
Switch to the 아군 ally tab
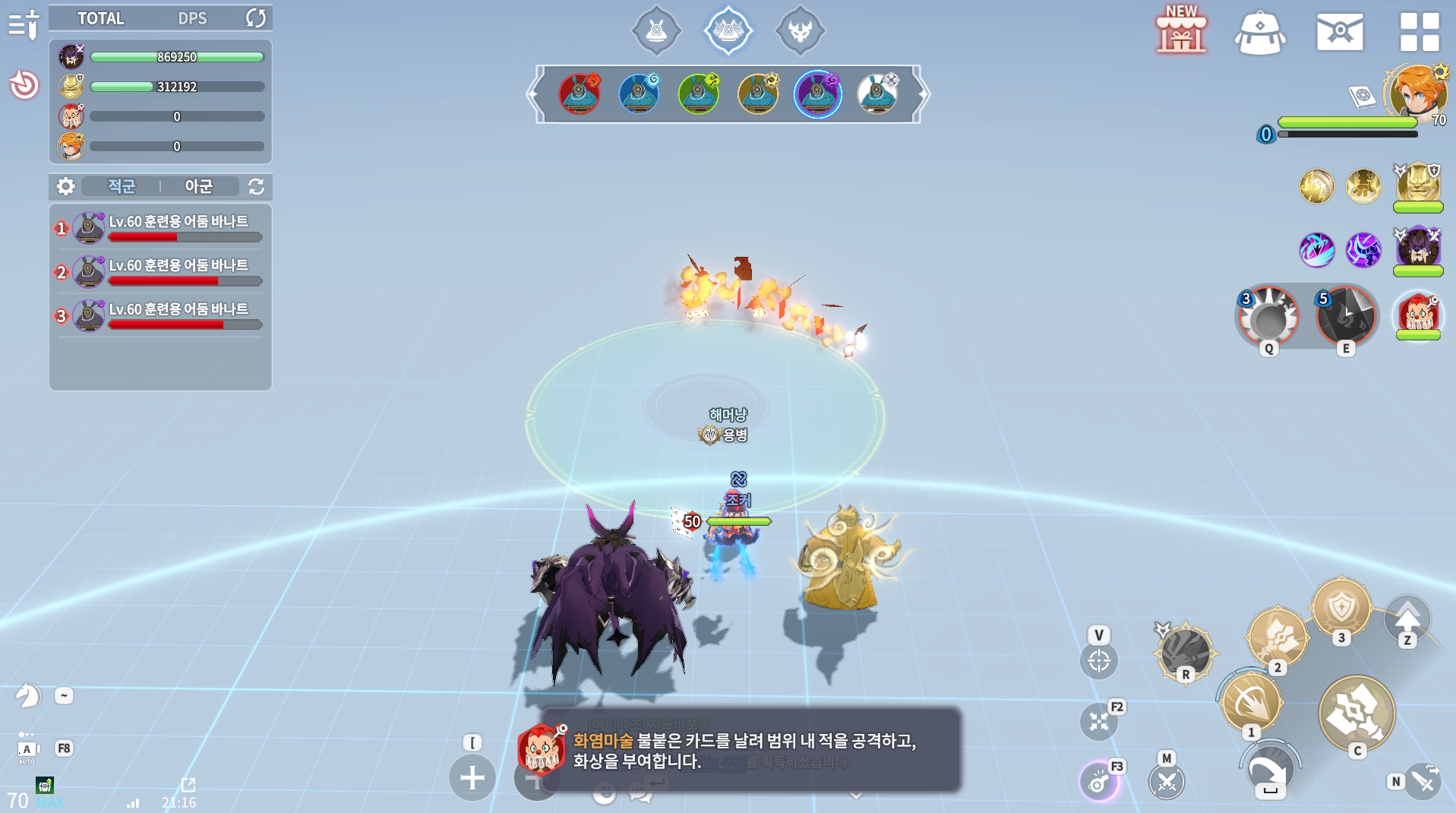198,186
